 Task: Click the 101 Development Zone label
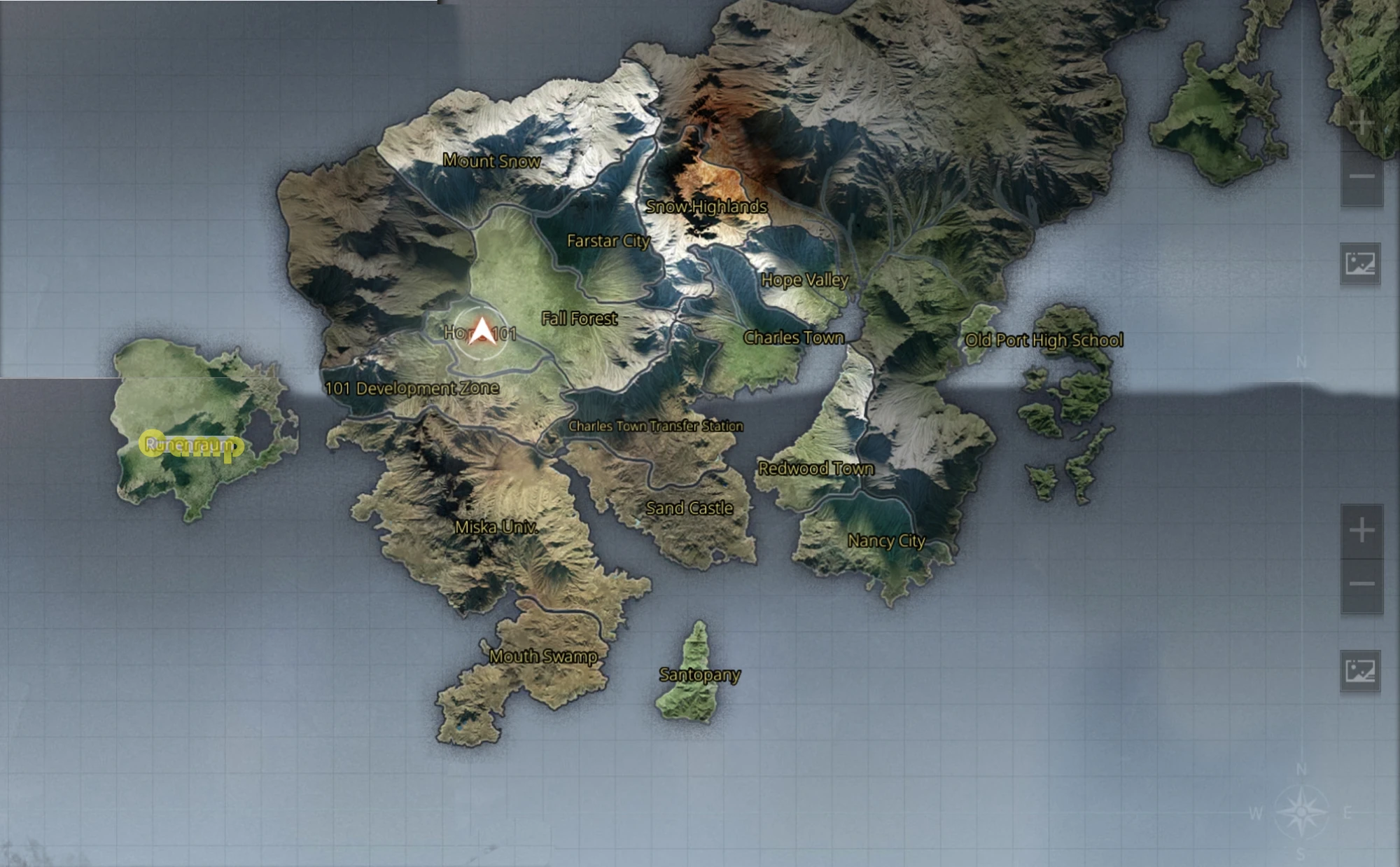414,389
